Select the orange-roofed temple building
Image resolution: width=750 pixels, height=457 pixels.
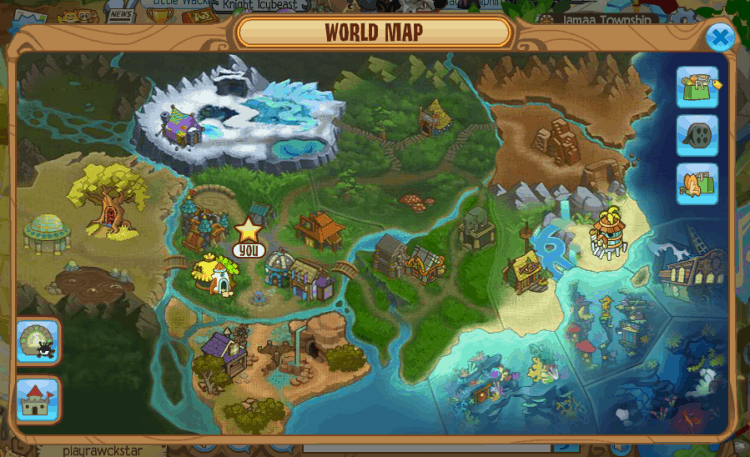[318, 229]
